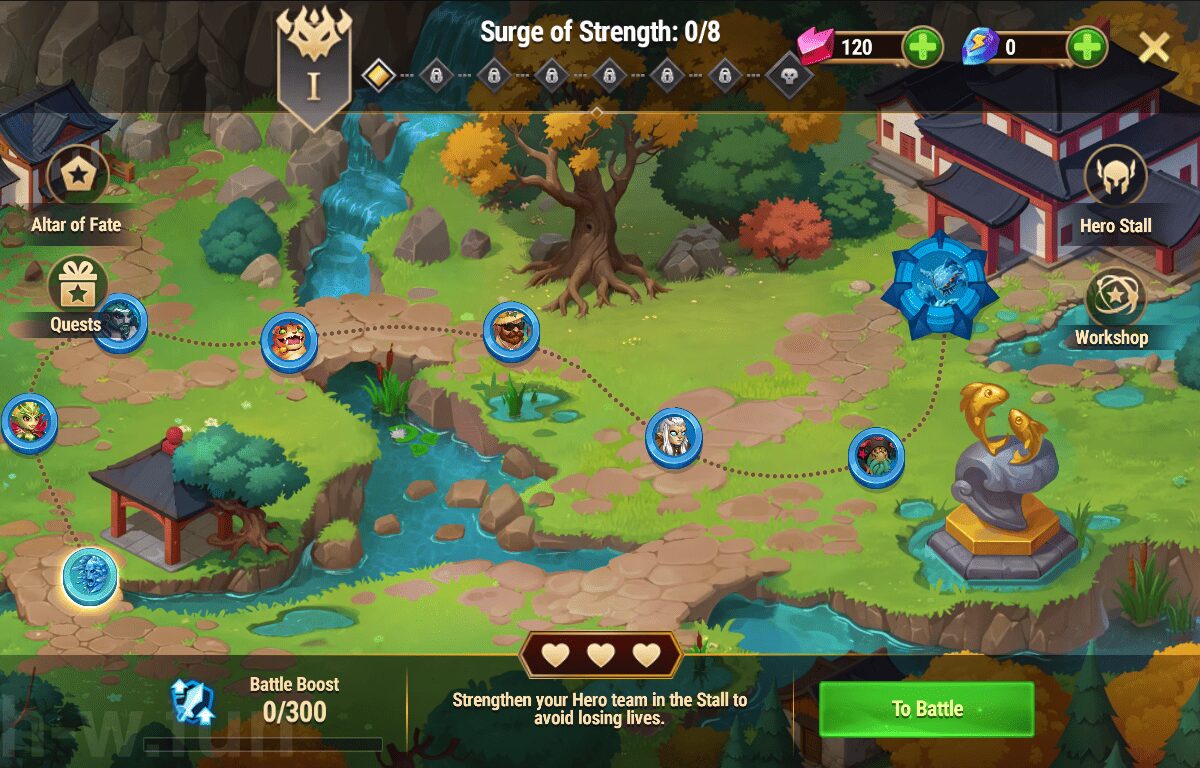
Task: Choose the red-hat hero stage node
Action: (x=876, y=457)
